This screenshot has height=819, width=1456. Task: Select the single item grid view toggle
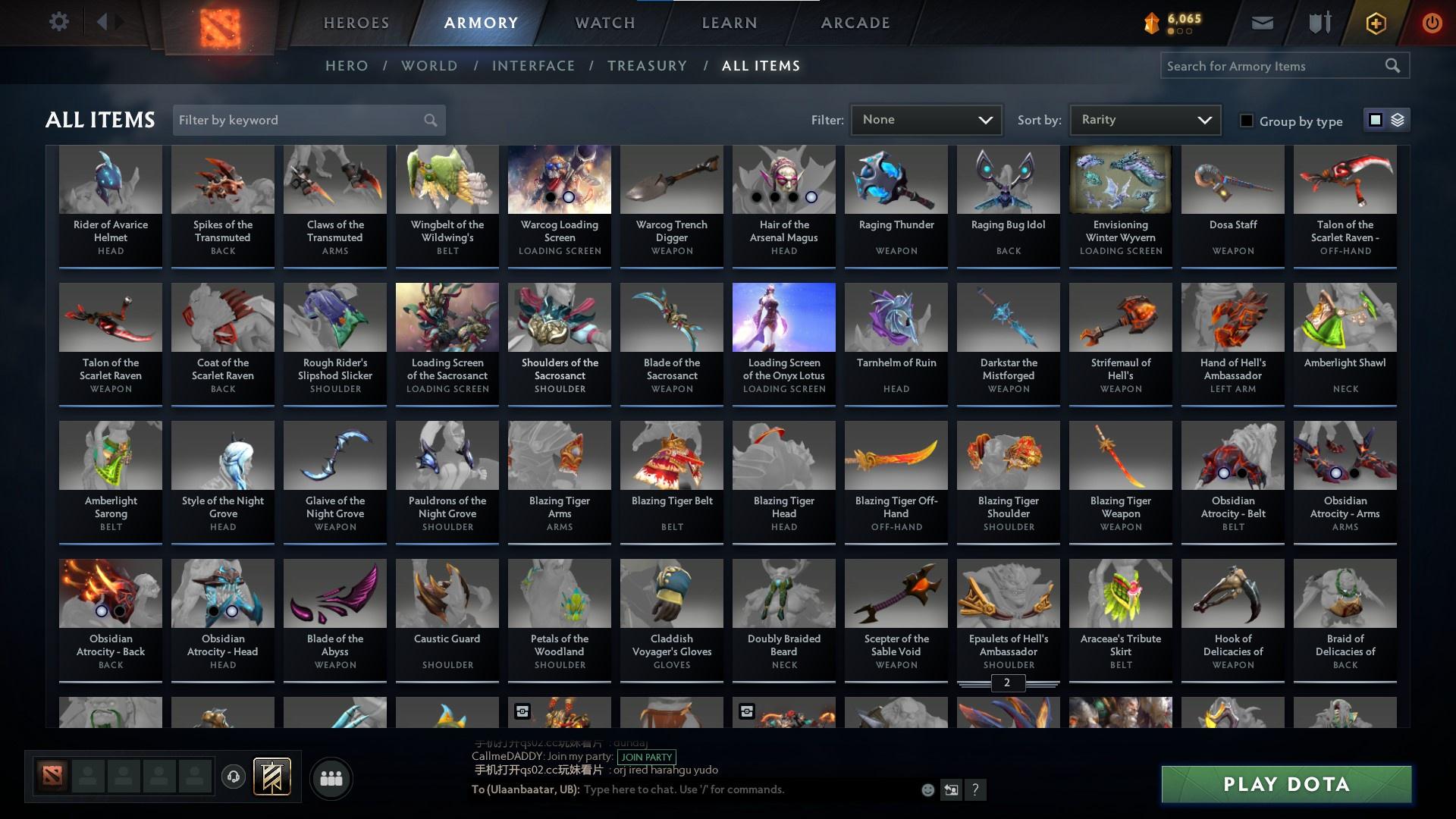pyautogui.click(x=1376, y=120)
